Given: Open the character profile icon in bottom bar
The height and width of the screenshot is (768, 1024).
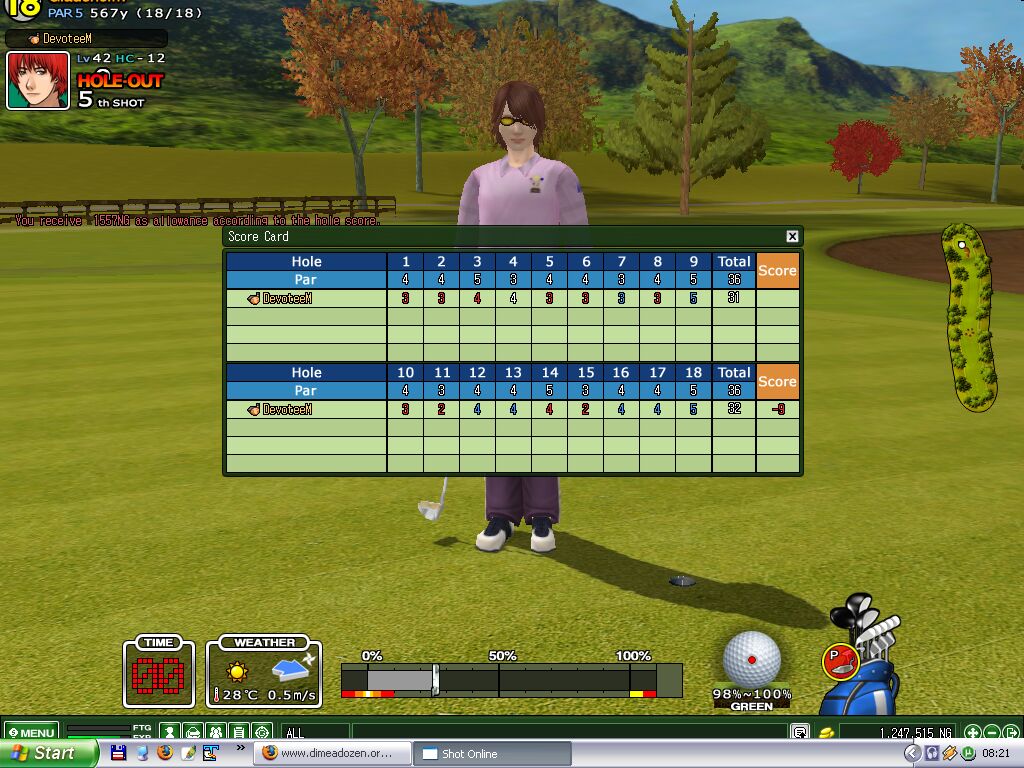Looking at the screenshot, I should coord(170,732).
